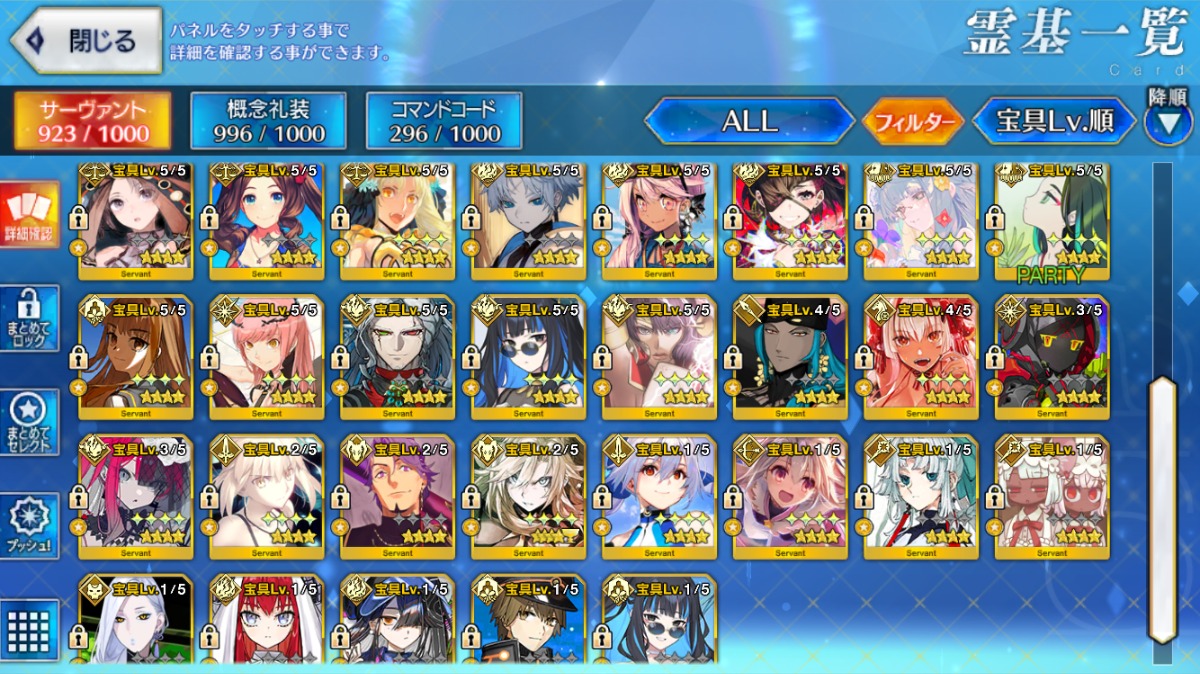
Task: Activate the 詳細確認 card detail mode
Action: (x=29, y=213)
